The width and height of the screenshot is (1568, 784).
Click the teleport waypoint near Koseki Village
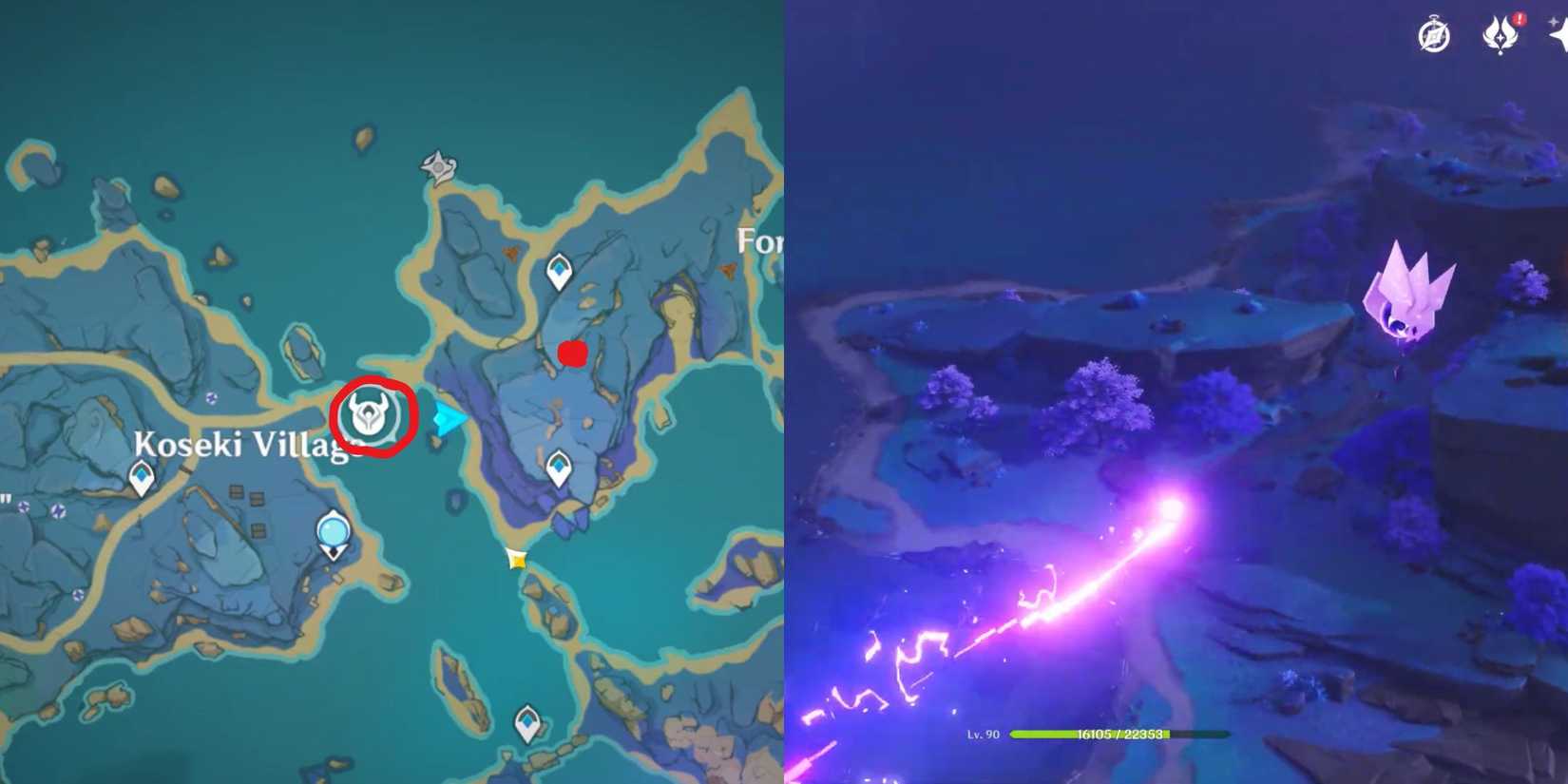click(141, 474)
